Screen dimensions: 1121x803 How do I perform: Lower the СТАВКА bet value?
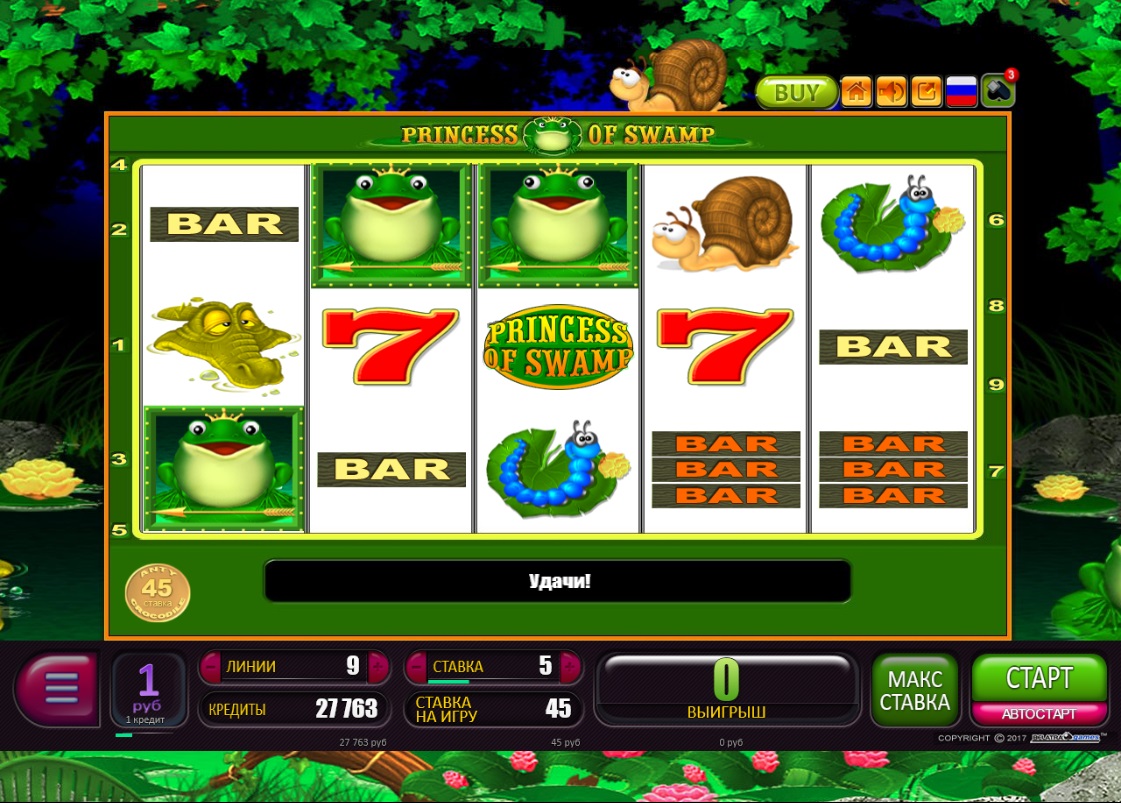pyautogui.click(x=416, y=666)
